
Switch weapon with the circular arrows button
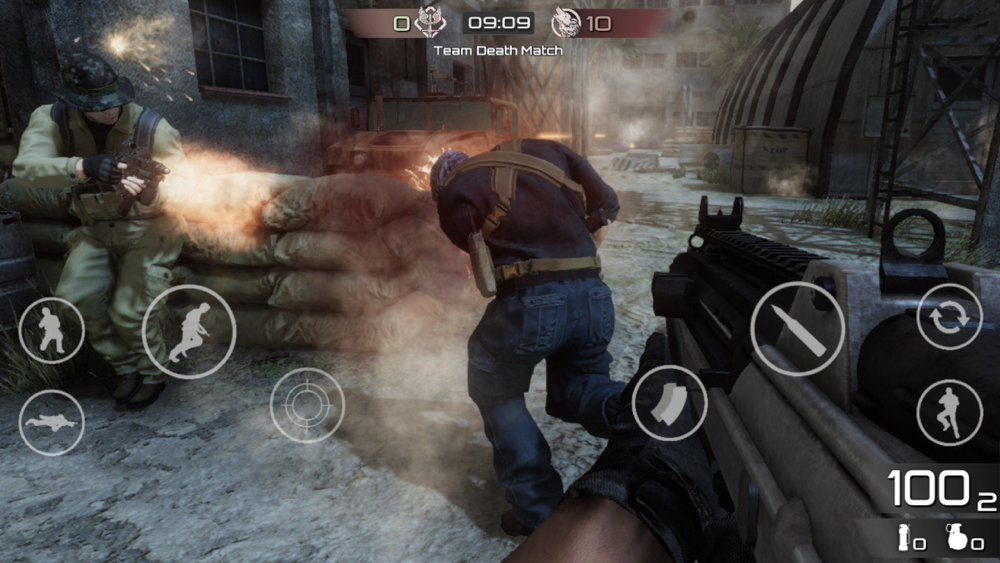pos(948,317)
